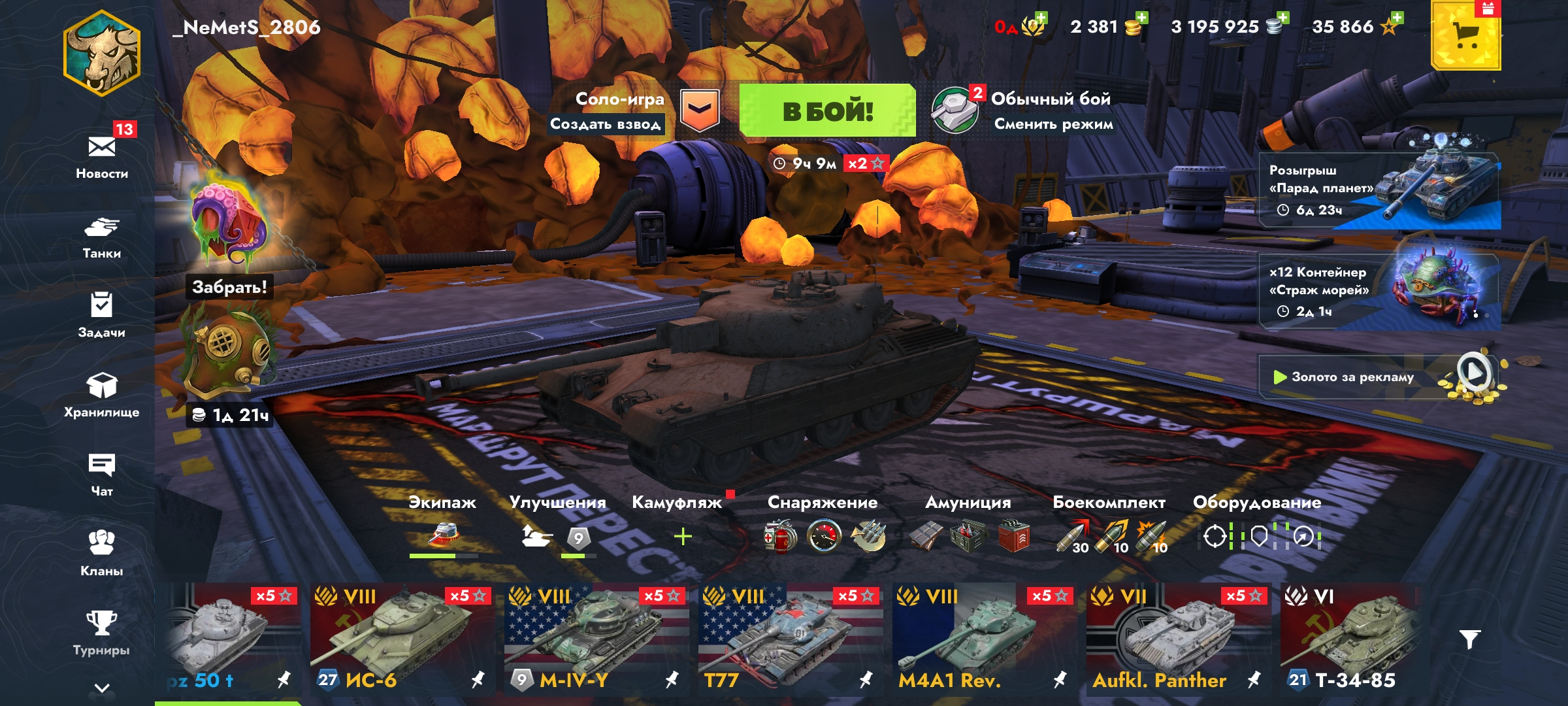
Task: Open the Кланы clans menu
Action: click(102, 553)
